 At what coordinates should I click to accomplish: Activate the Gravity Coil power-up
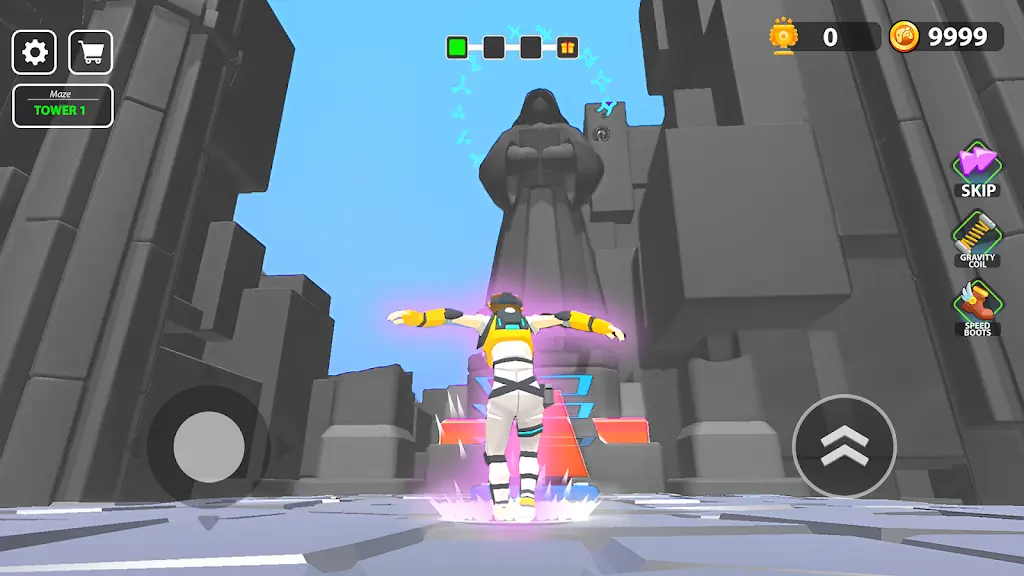point(977,240)
